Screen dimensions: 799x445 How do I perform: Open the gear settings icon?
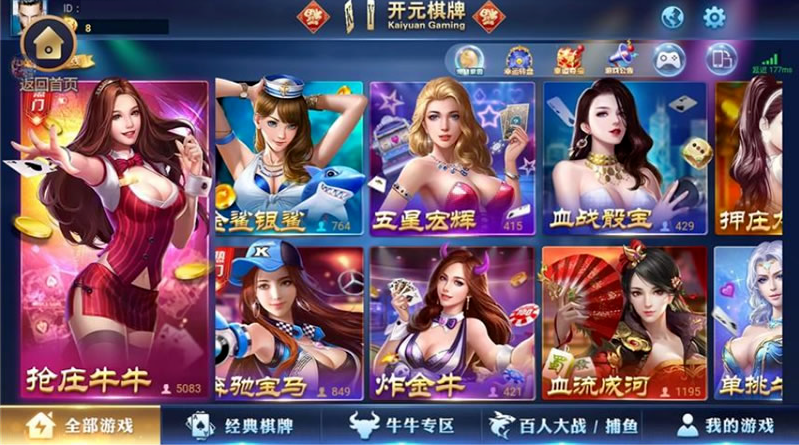pyautogui.click(x=714, y=17)
